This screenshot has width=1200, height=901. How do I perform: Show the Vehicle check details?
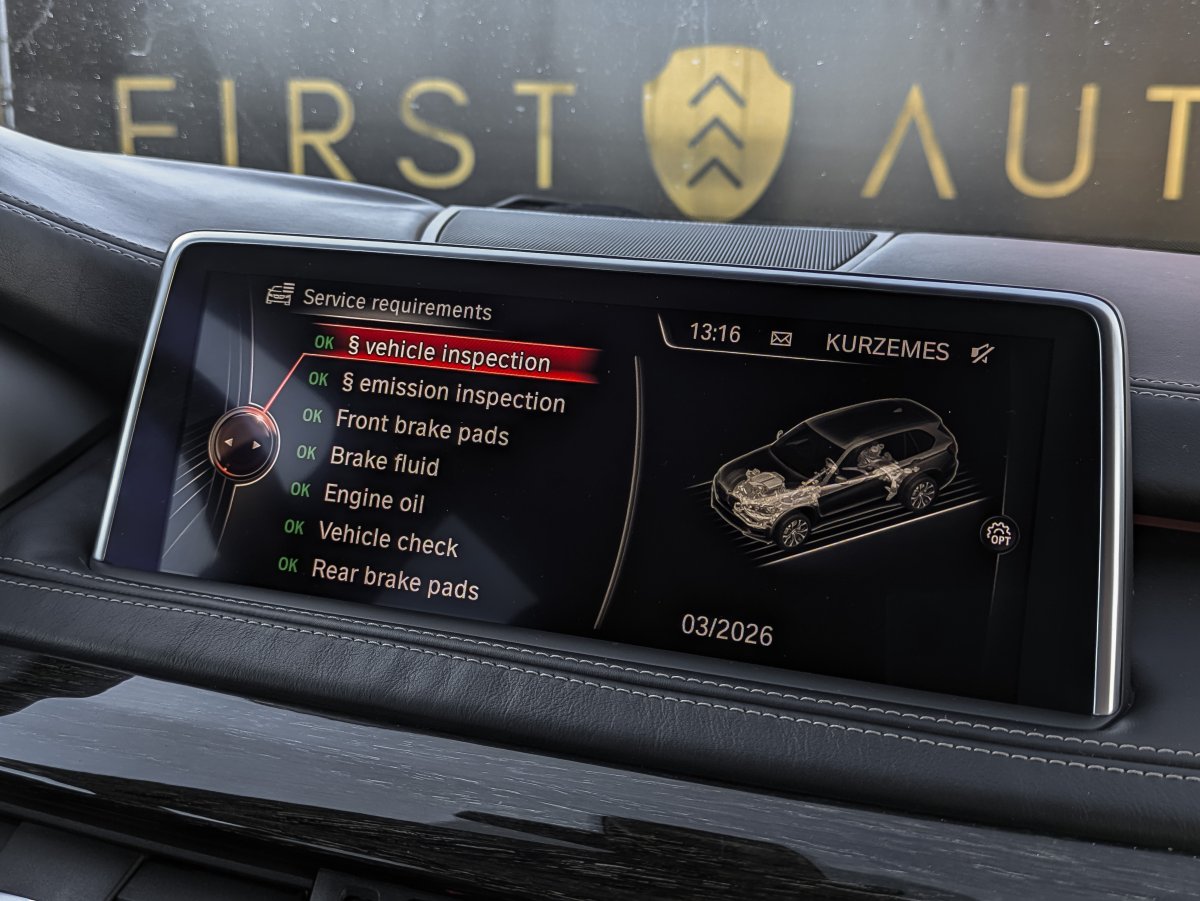tap(387, 538)
